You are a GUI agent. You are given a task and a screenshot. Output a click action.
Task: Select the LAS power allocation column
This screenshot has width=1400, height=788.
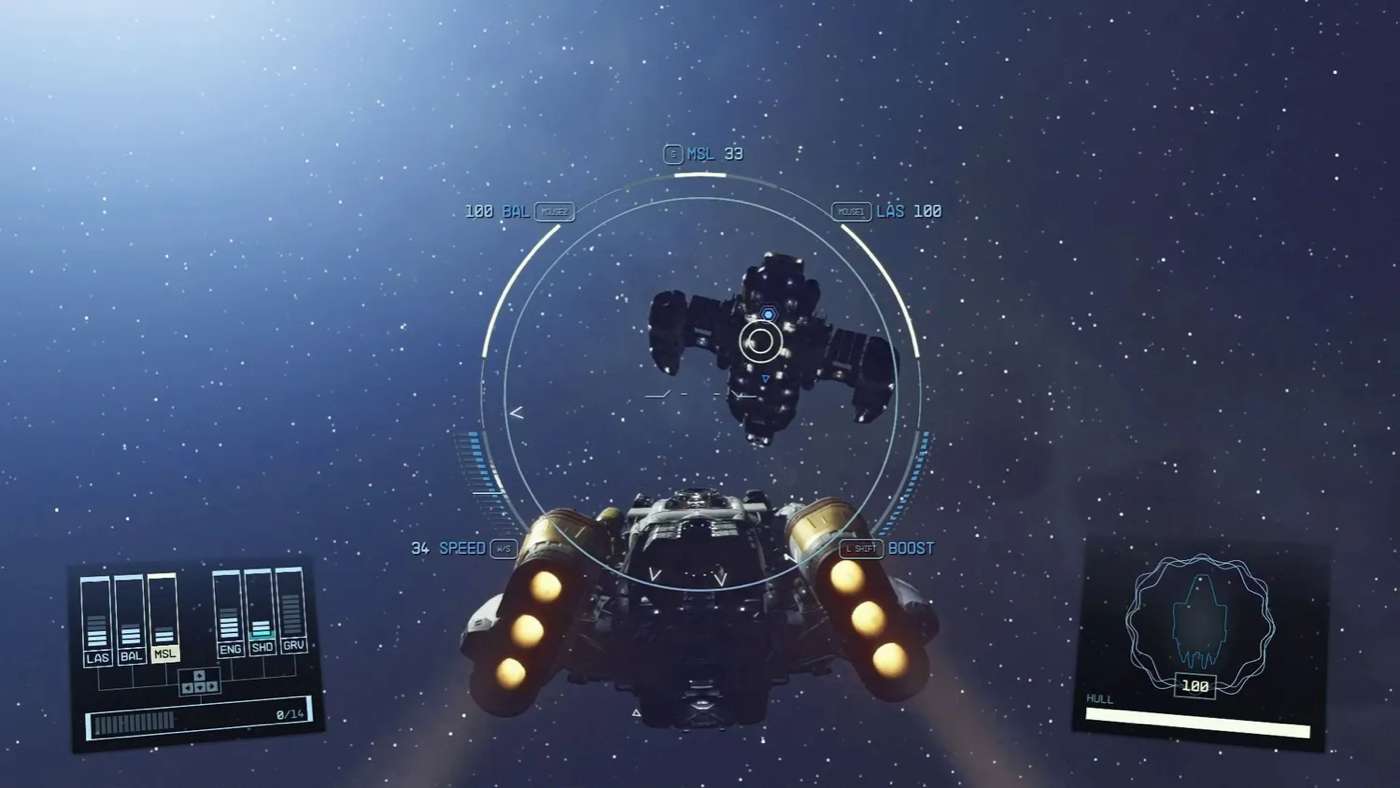tap(97, 622)
